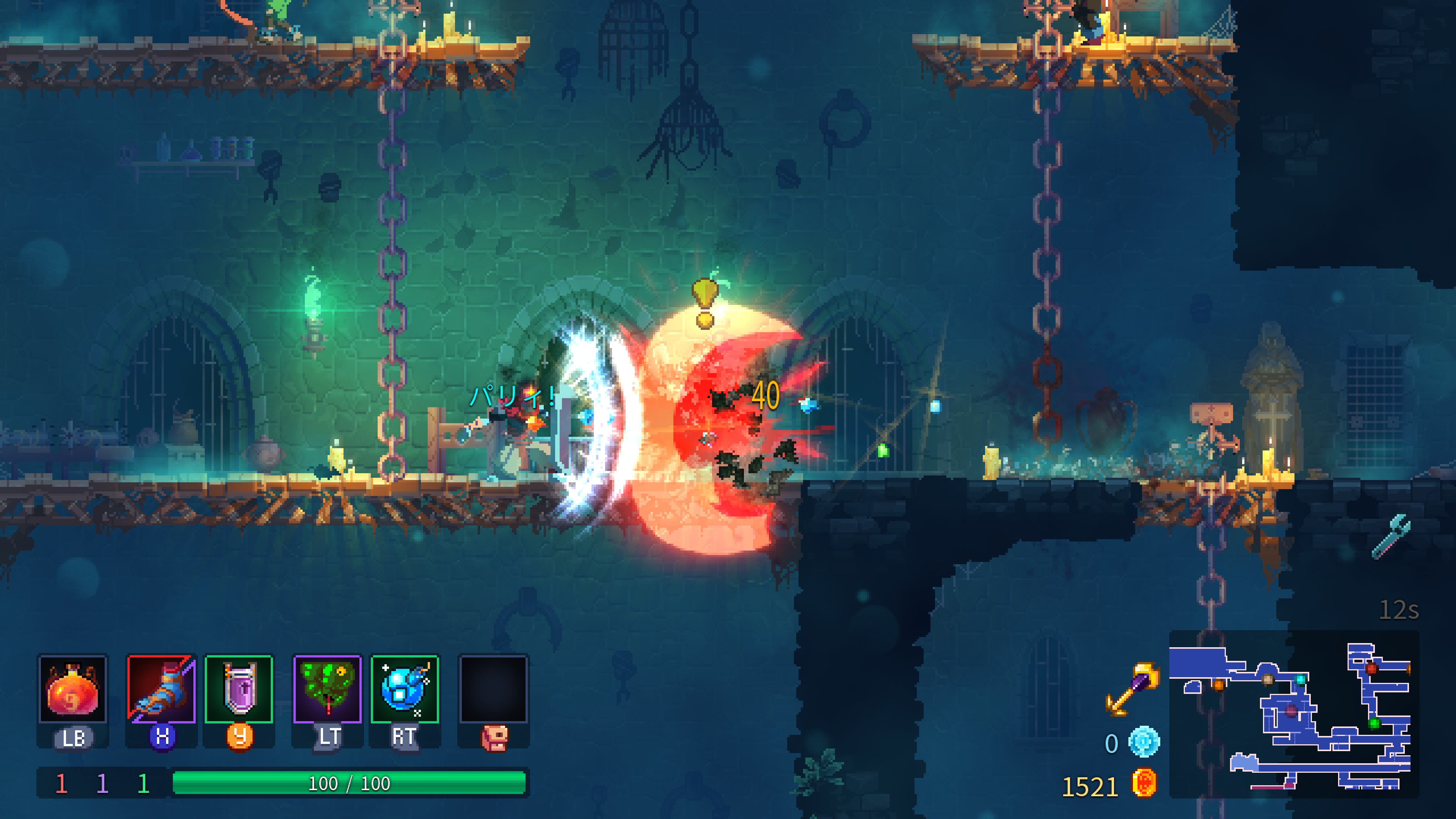Open the empty backpack slot
The height and width of the screenshot is (819, 1456).
pos(493,690)
